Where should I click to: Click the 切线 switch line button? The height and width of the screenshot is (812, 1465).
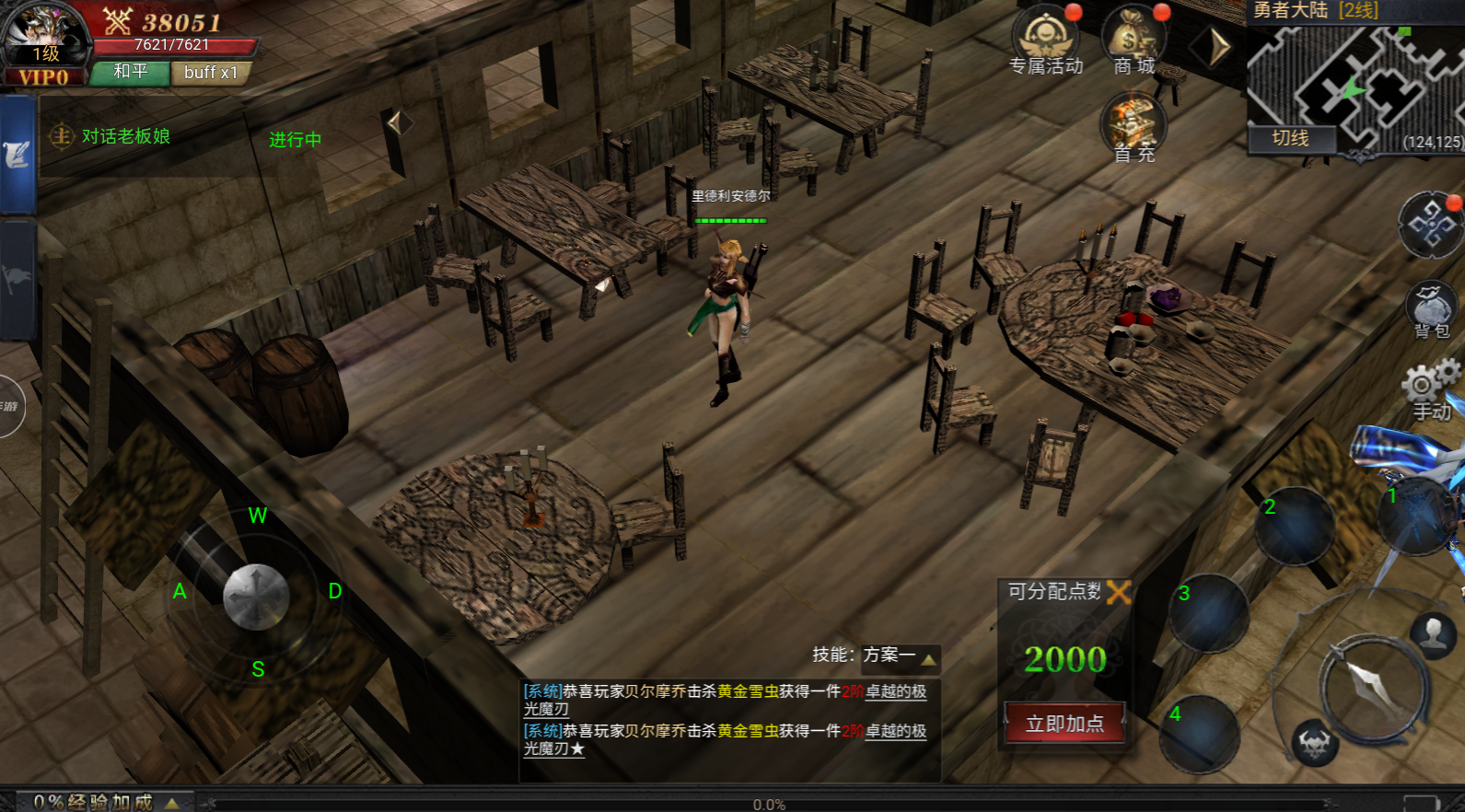pyautogui.click(x=1290, y=138)
